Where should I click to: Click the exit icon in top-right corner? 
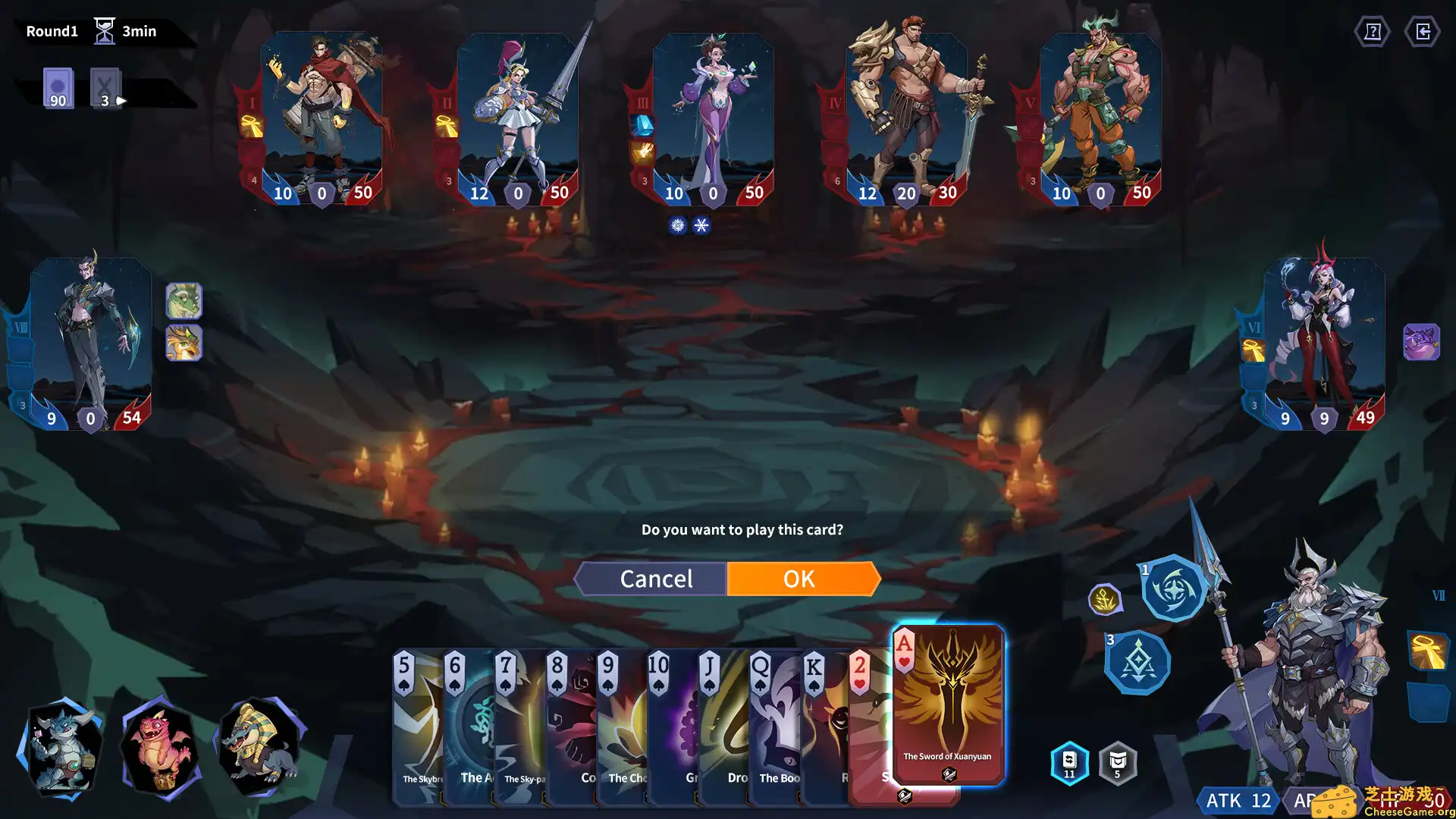pos(1425,31)
